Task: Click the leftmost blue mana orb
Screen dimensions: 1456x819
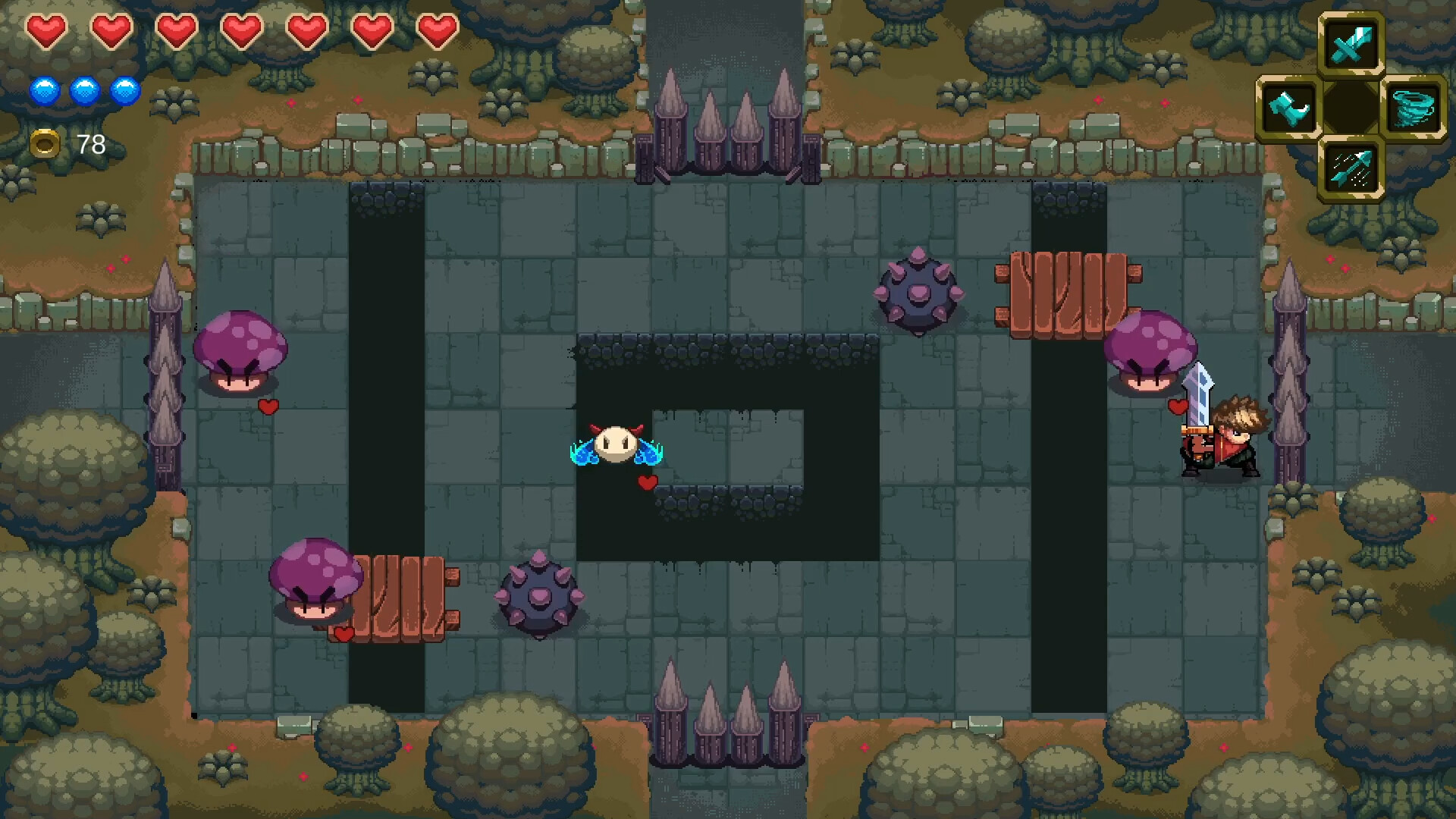Action: (x=45, y=89)
